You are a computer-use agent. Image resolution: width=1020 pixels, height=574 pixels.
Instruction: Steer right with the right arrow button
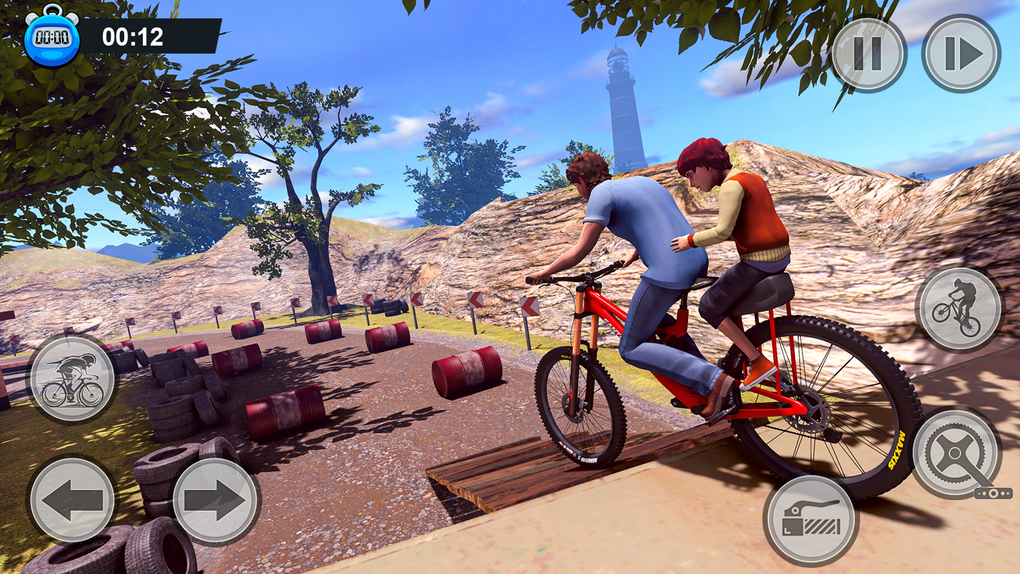(x=216, y=500)
